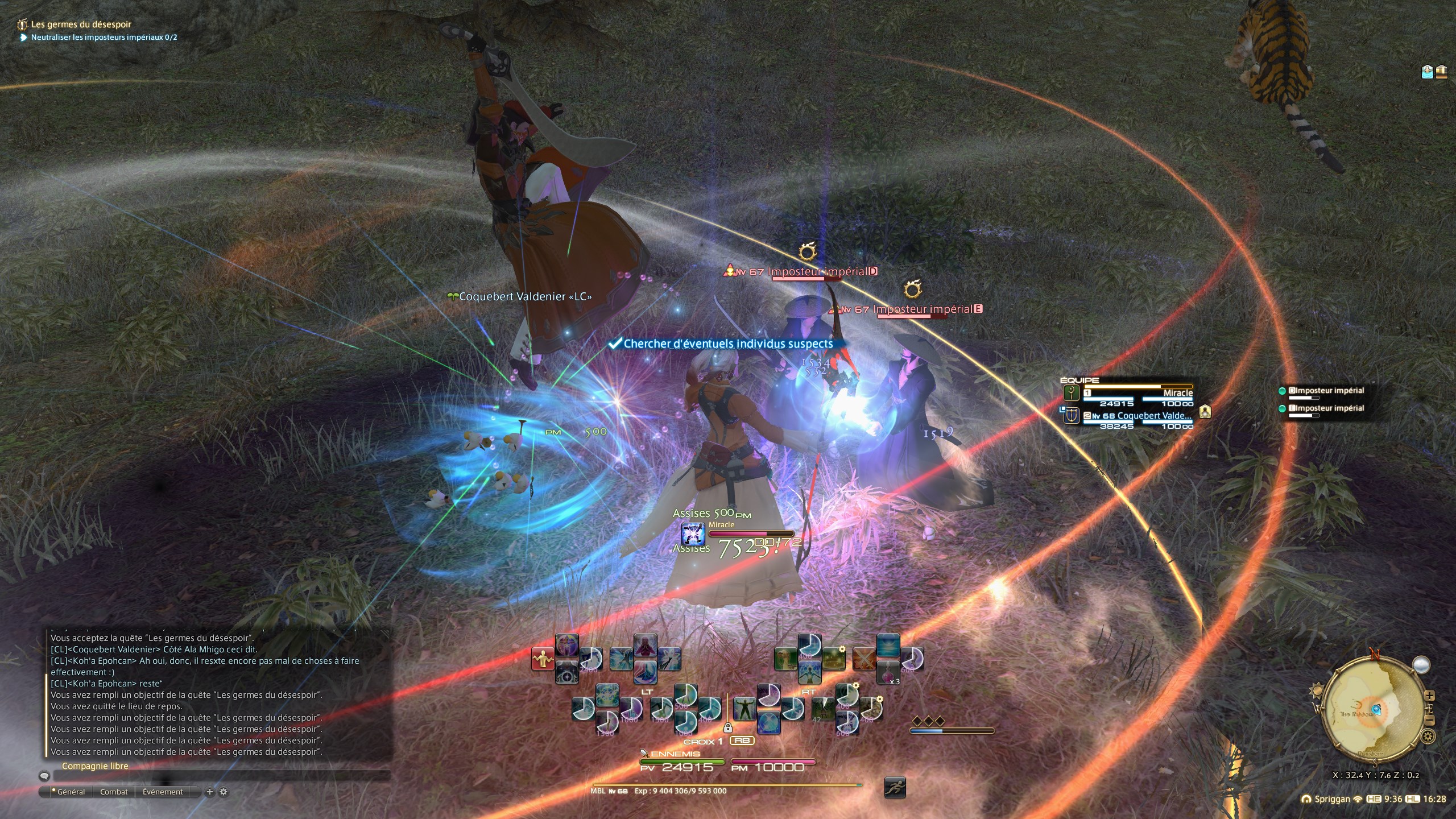Select the crossed swords hotbar action
This screenshot has width=1456, height=819.
pyautogui.click(x=863, y=659)
